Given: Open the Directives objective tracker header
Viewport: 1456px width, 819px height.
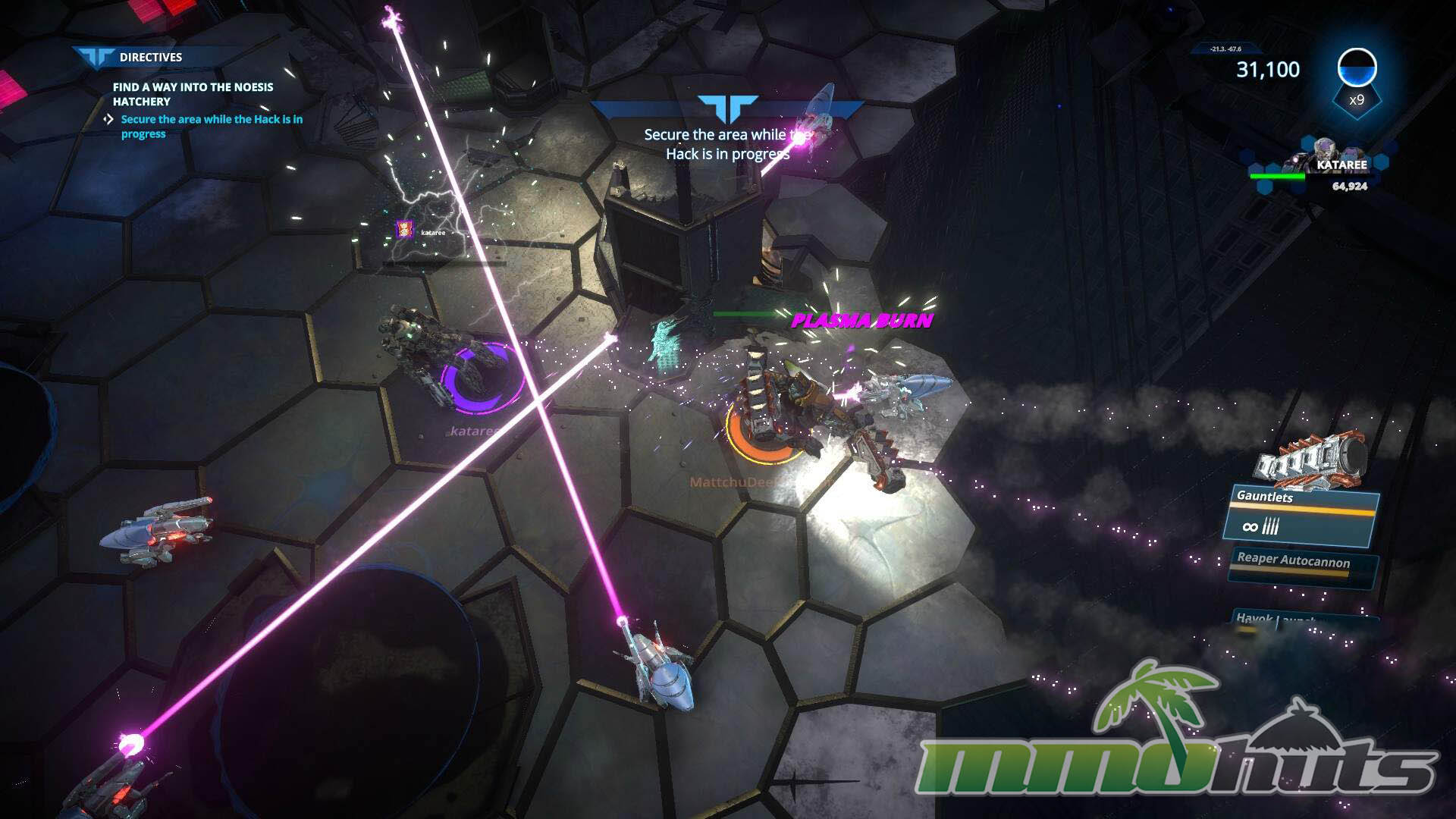Looking at the screenshot, I should click(150, 57).
